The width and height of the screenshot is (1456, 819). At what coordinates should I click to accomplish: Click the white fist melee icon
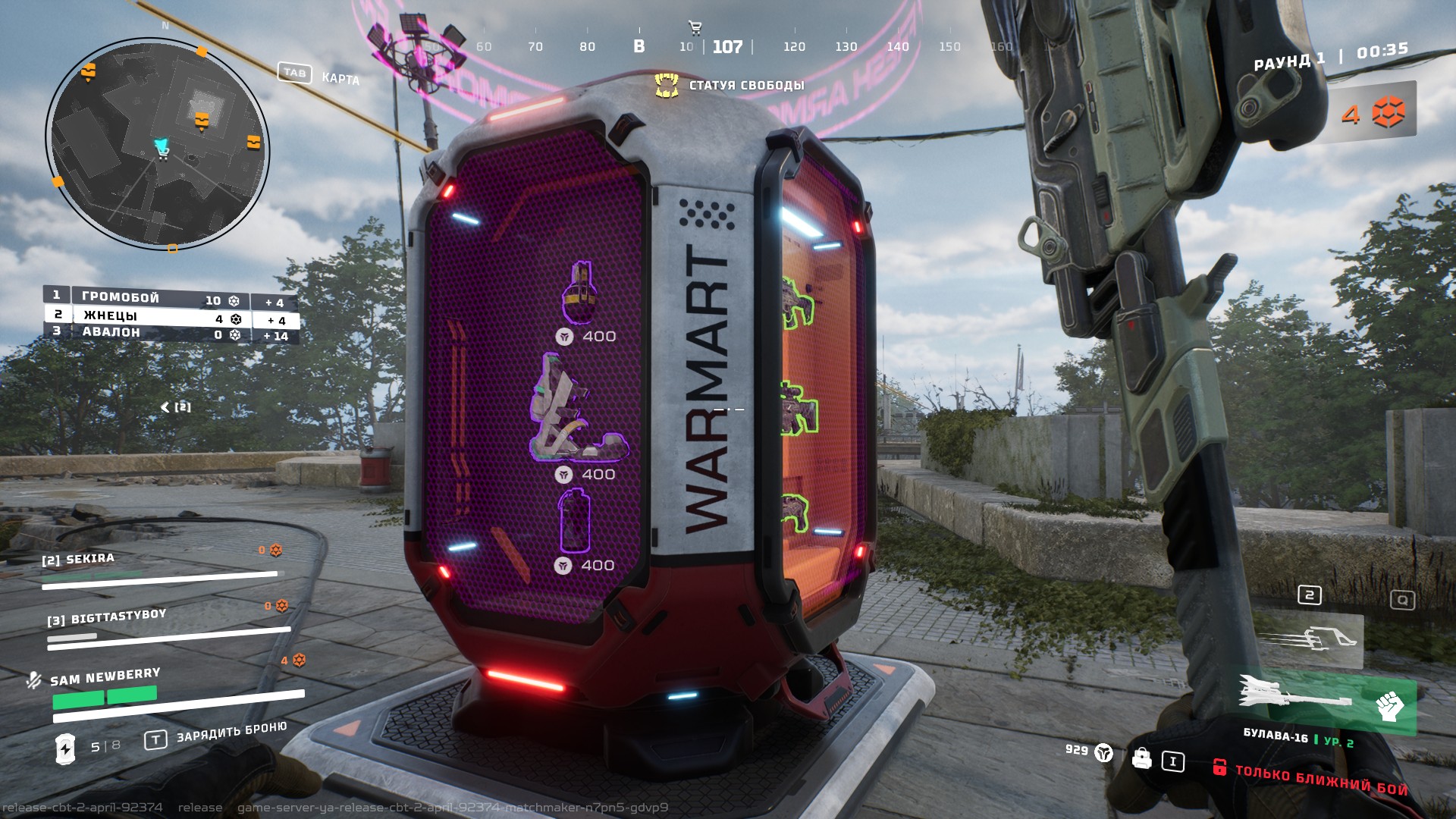(x=1389, y=707)
